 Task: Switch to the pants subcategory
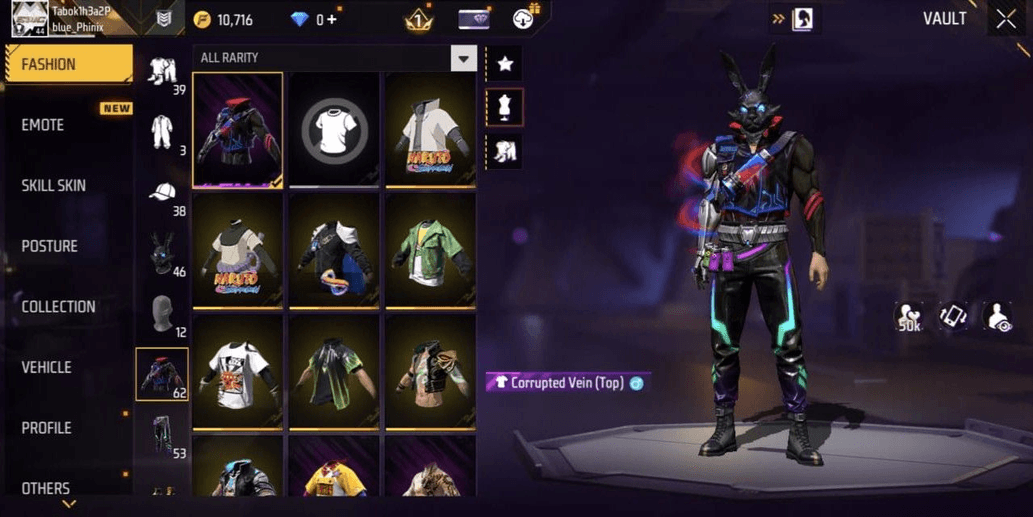[162, 436]
